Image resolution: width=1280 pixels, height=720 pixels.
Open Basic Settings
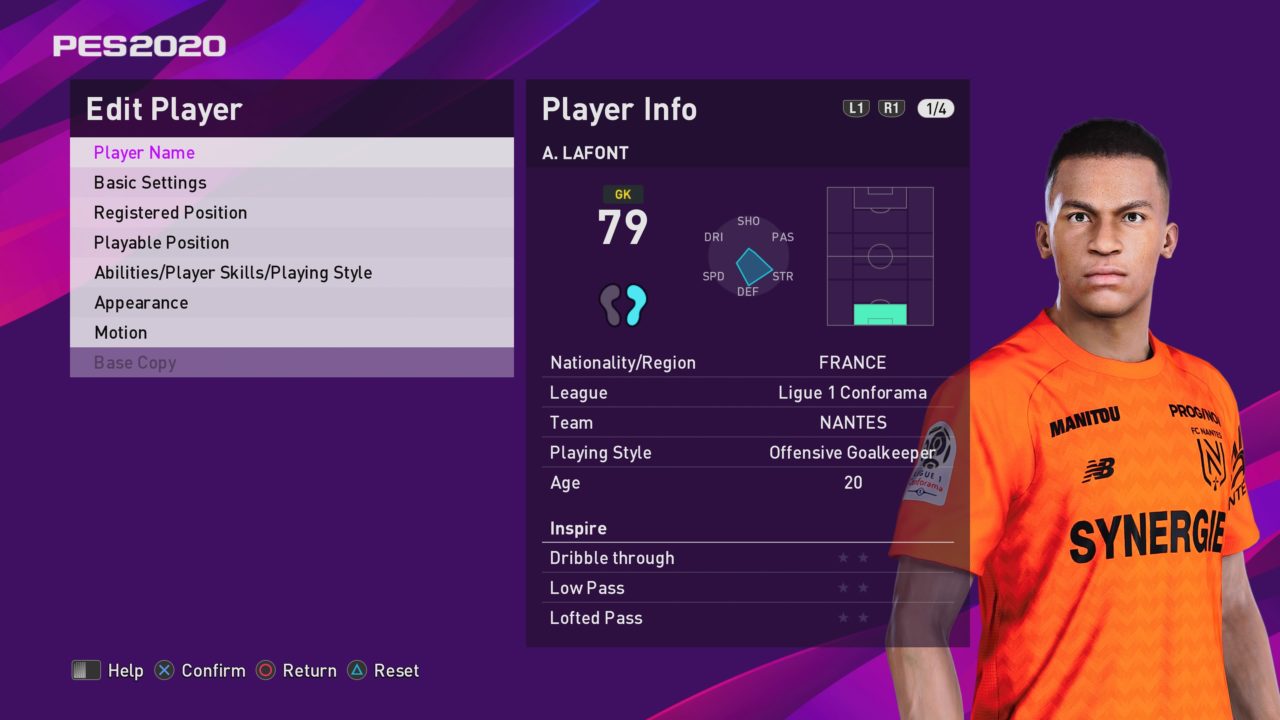(150, 183)
